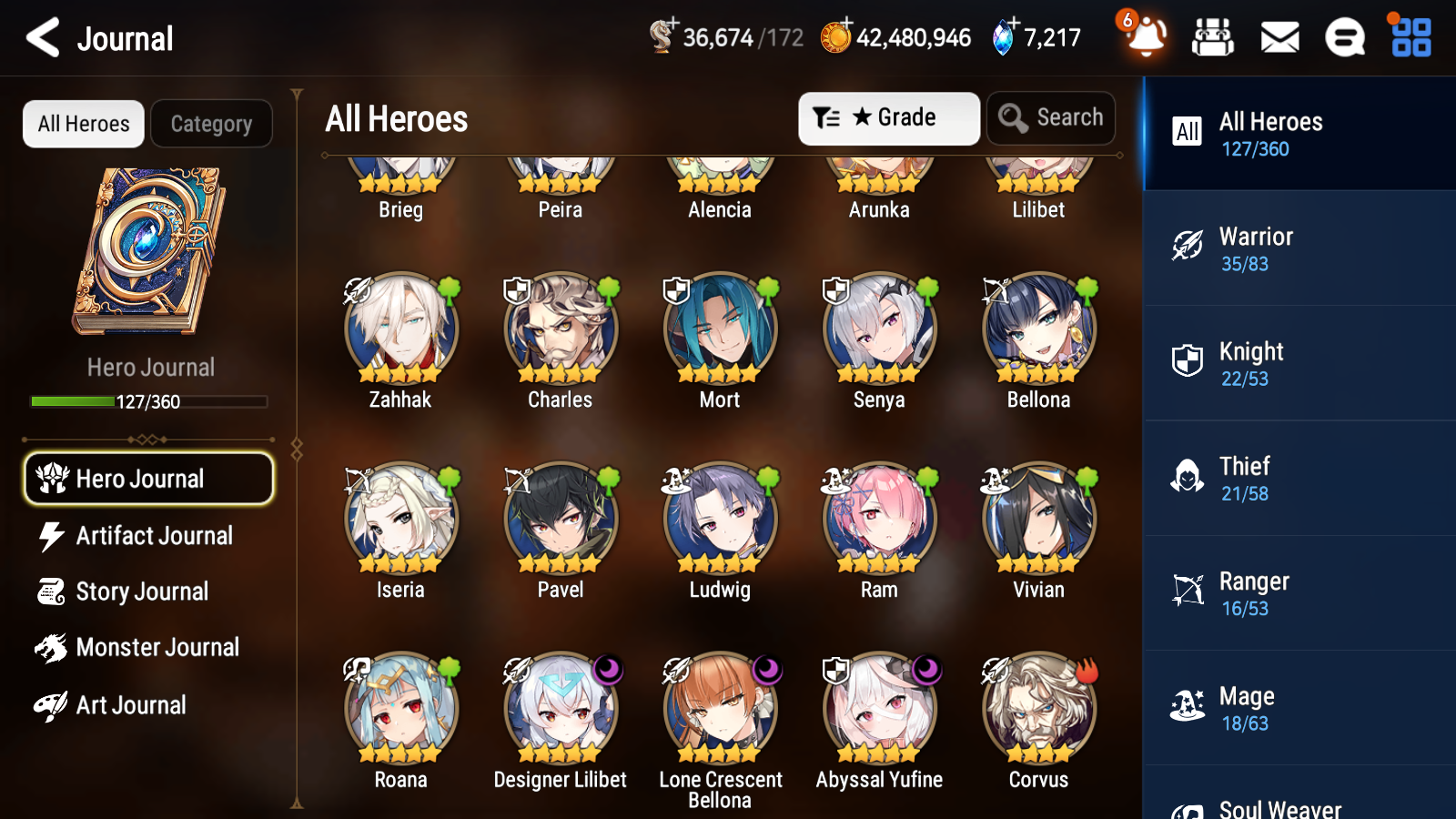Click the Hero Journal progress bar showing 127/360
The height and width of the screenshot is (819, 1456).
148,400
